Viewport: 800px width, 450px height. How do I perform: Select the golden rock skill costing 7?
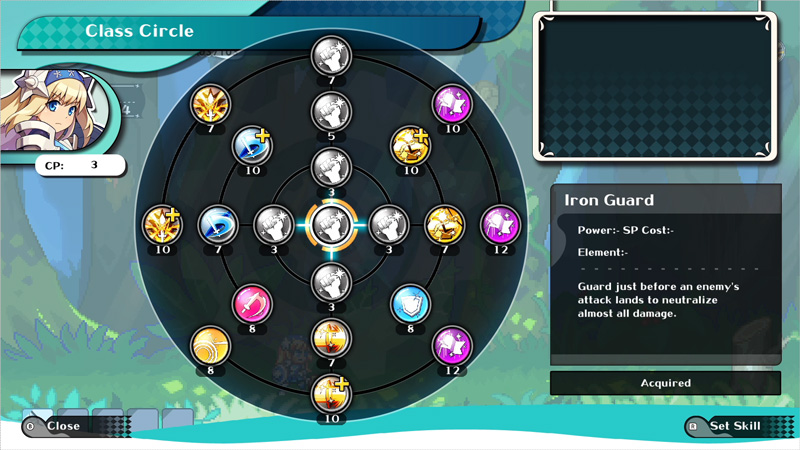point(444,224)
